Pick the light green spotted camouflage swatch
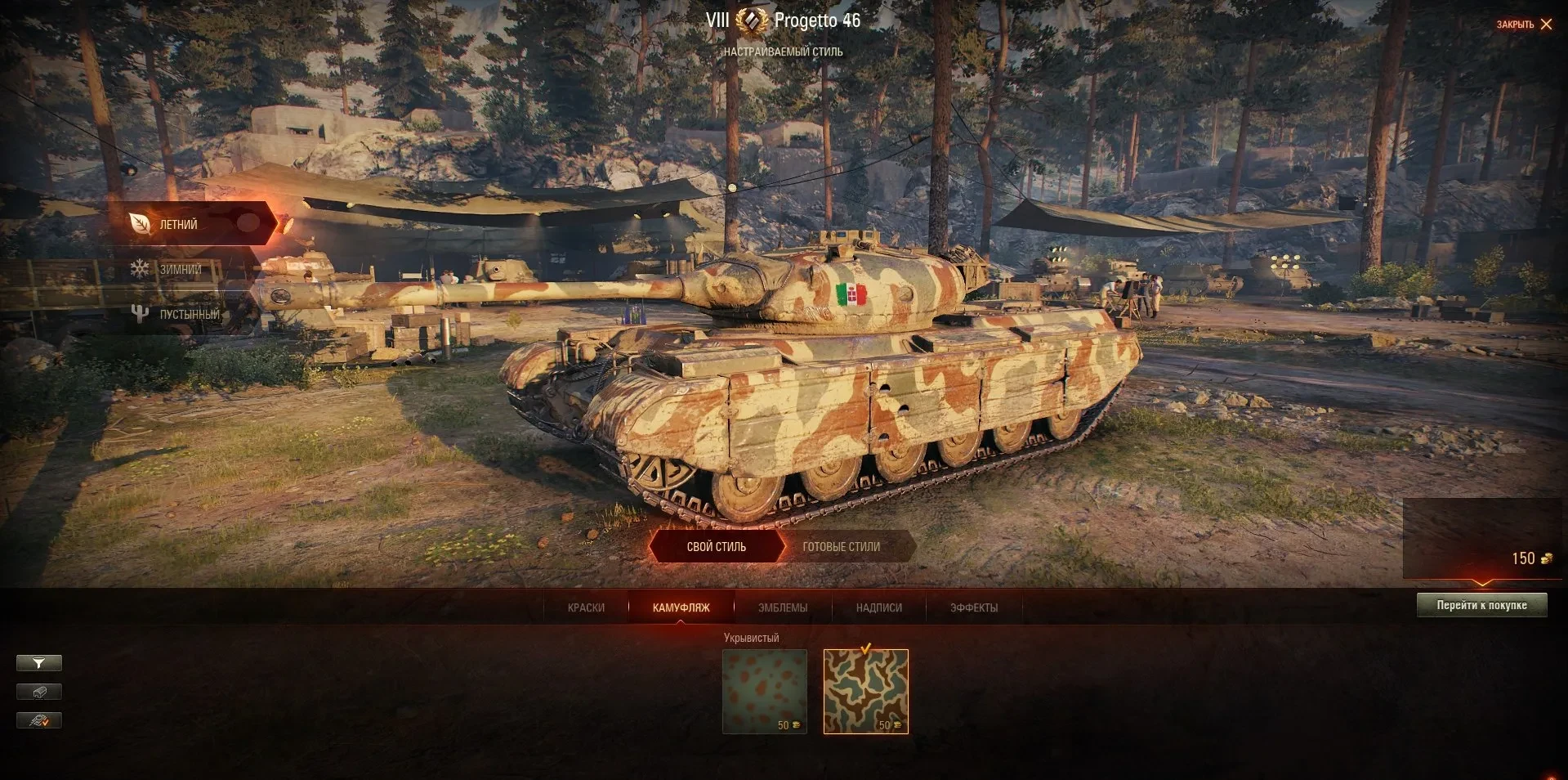The height and width of the screenshot is (780, 1568). [765, 691]
